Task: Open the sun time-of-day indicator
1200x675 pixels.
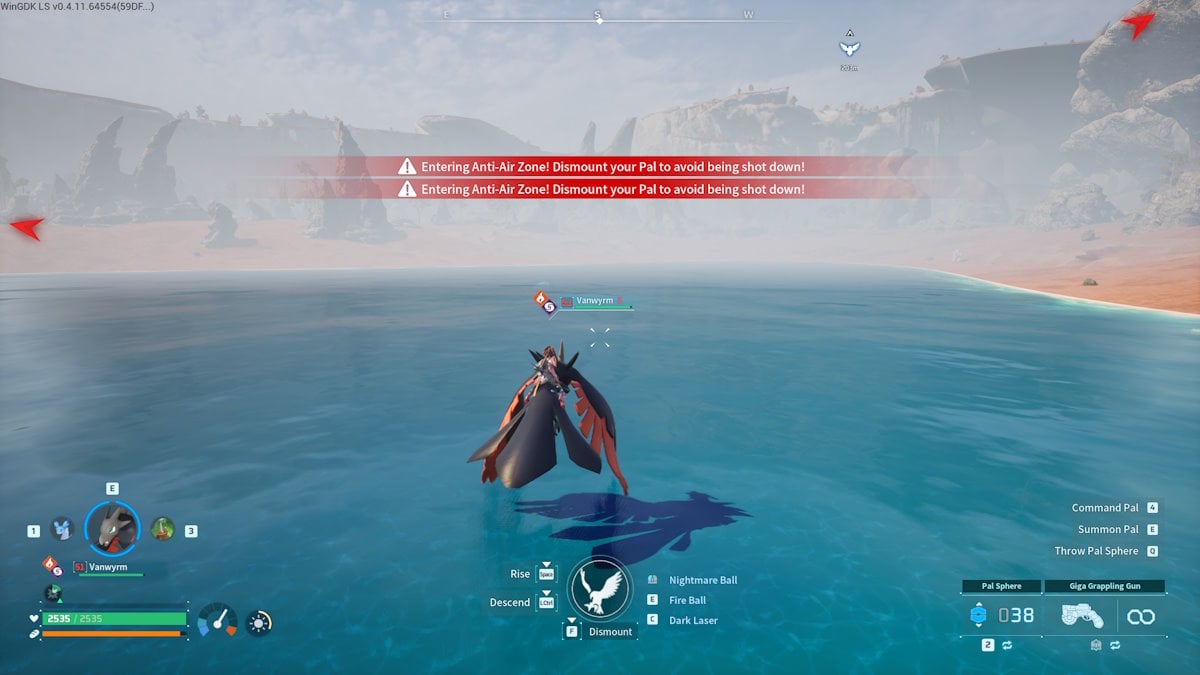Action: tap(259, 622)
